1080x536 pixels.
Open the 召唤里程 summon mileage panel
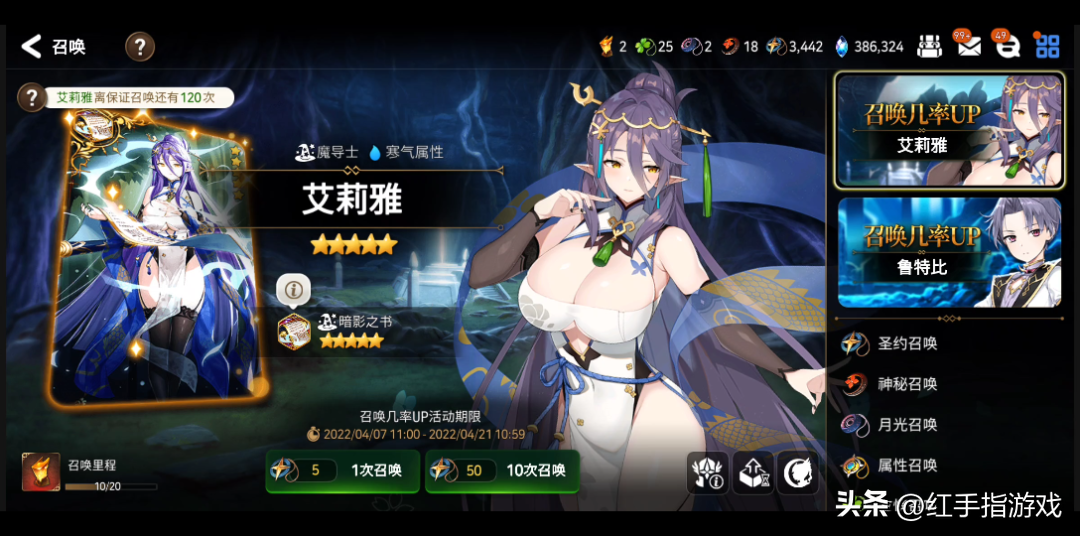point(90,472)
